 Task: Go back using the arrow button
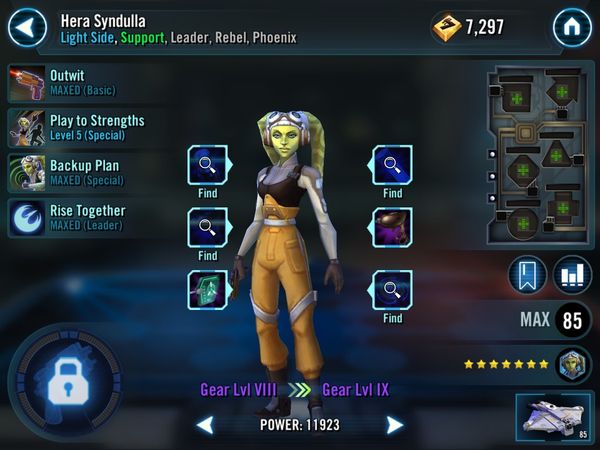[27, 27]
